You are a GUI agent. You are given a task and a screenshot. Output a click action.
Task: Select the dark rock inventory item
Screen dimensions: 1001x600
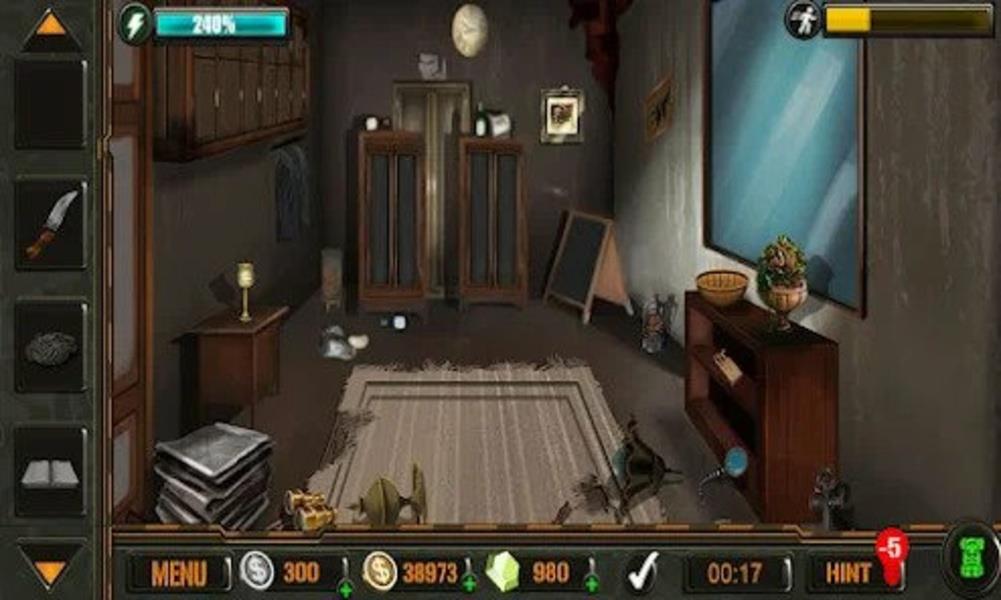tap(51, 348)
